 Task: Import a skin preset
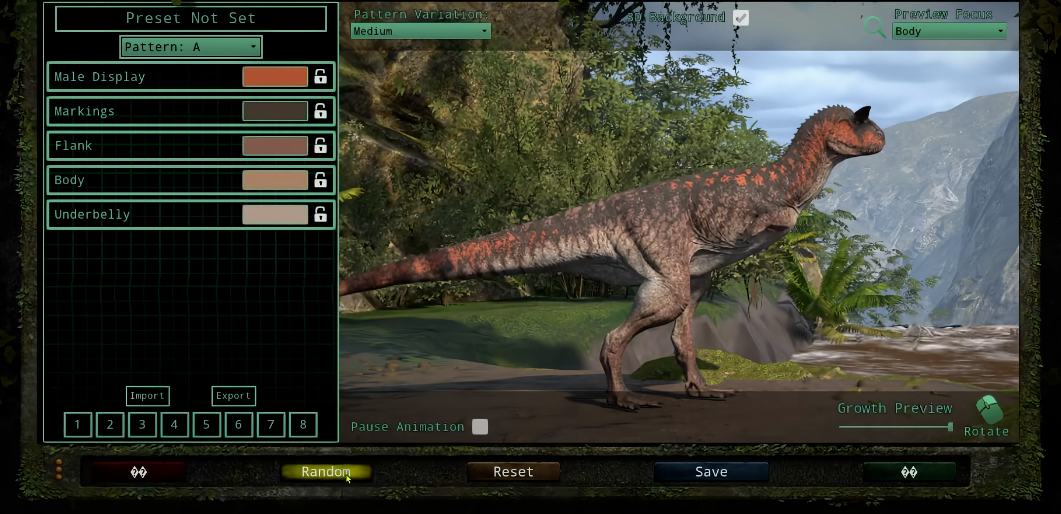[147, 396]
